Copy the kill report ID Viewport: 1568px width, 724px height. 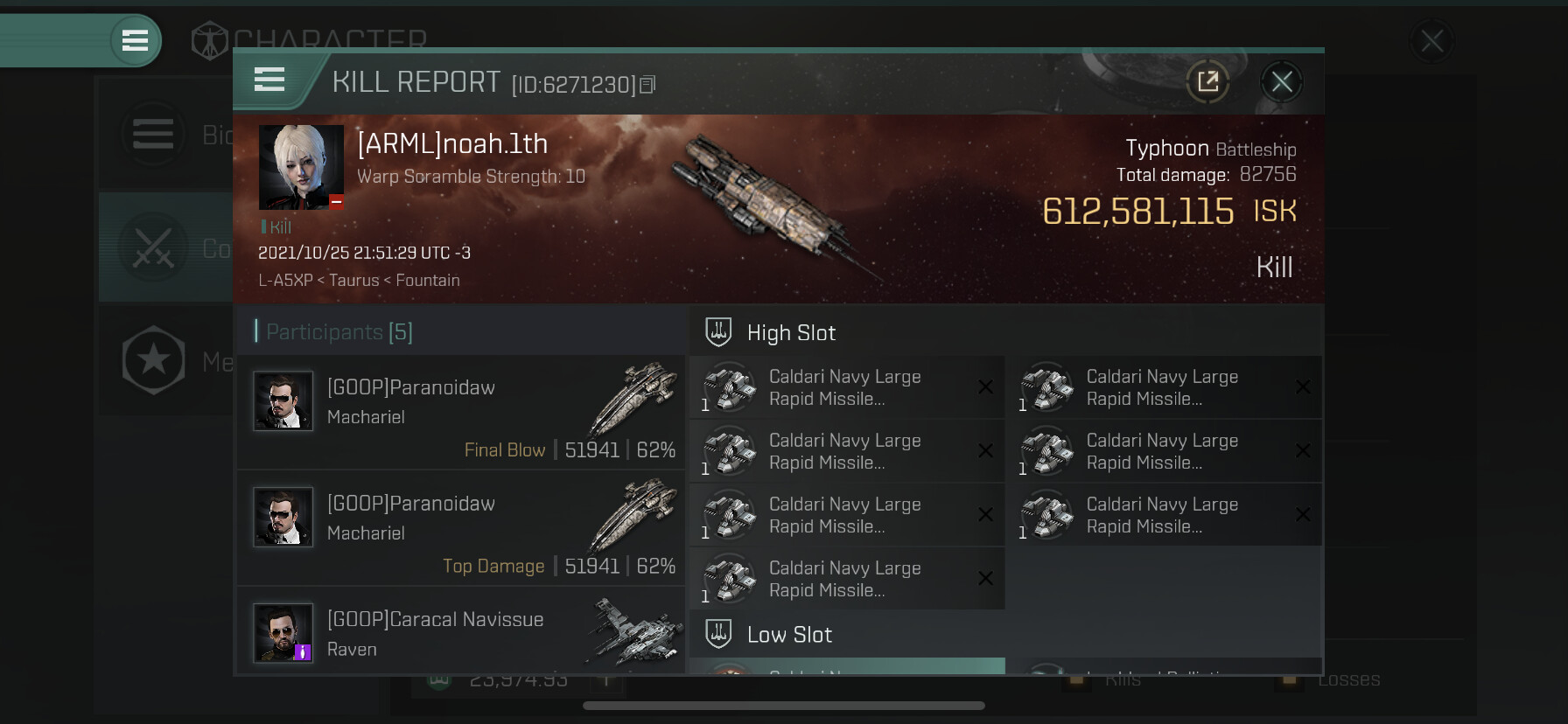pos(647,85)
